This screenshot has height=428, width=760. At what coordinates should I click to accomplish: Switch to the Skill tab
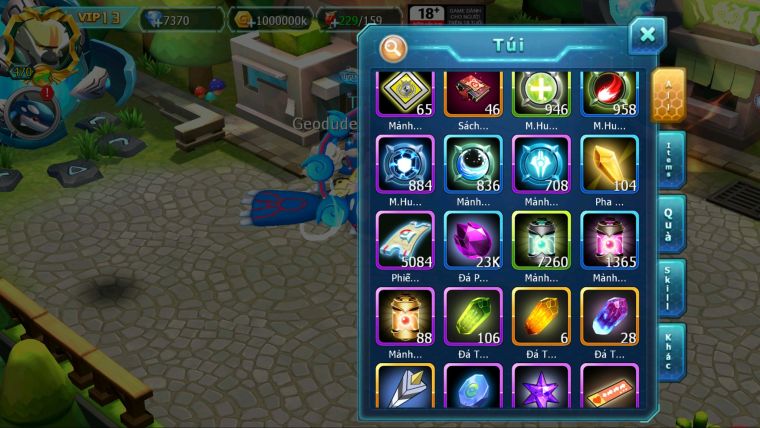pyautogui.click(x=671, y=288)
